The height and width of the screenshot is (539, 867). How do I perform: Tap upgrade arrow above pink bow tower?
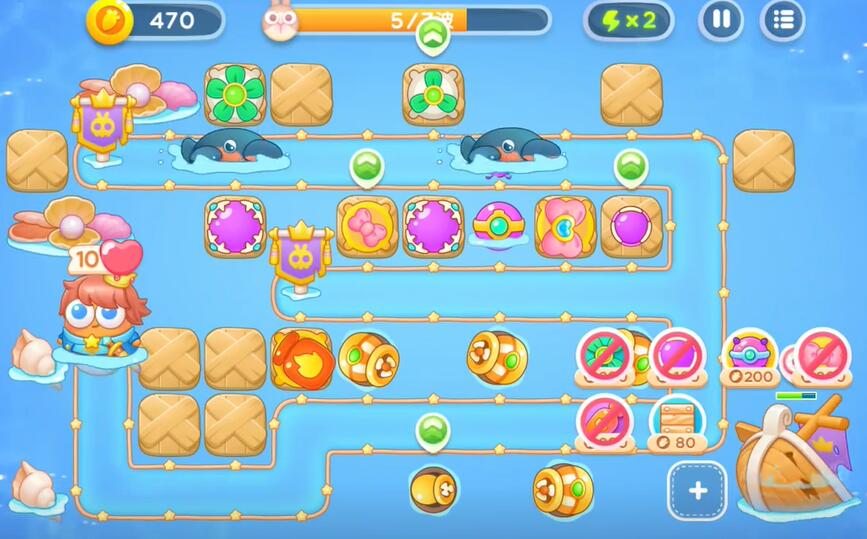366,165
